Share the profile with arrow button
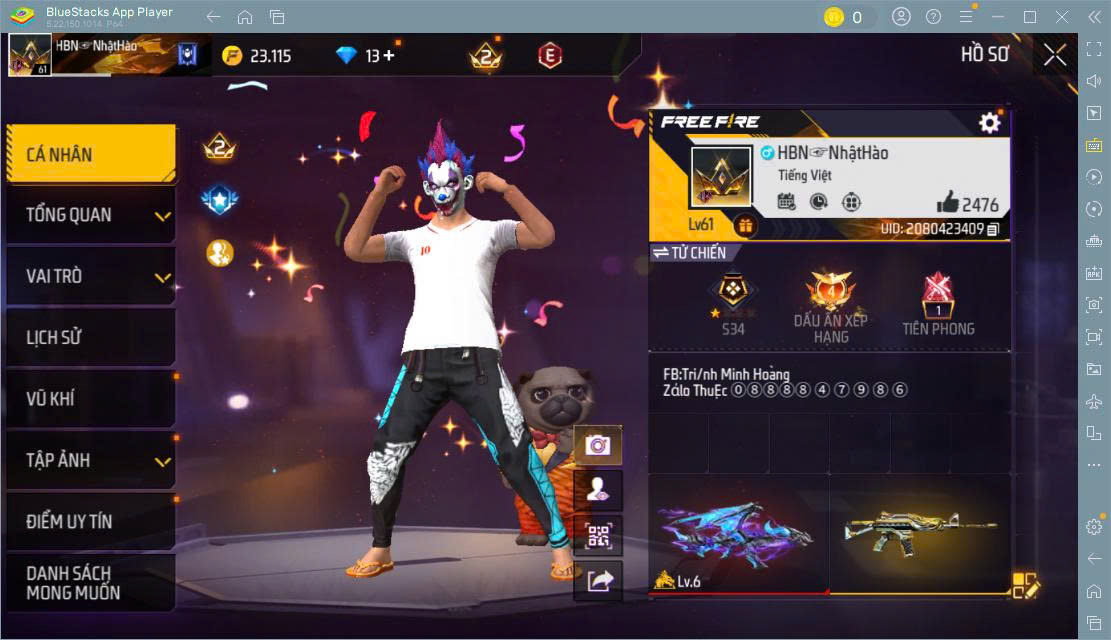Image resolution: width=1111 pixels, height=640 pixels. click(598, 581)
